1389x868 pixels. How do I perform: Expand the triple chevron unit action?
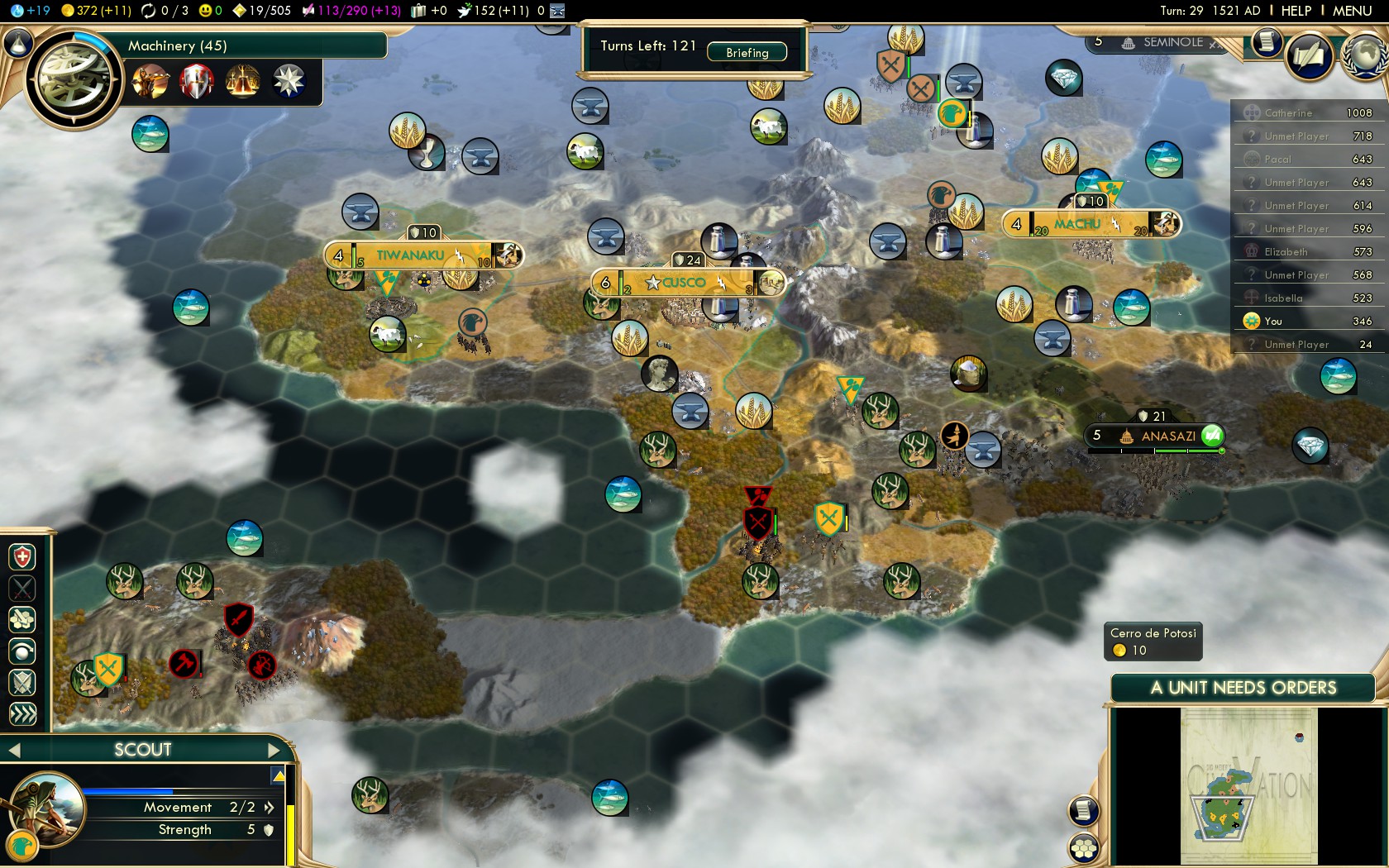22,713
